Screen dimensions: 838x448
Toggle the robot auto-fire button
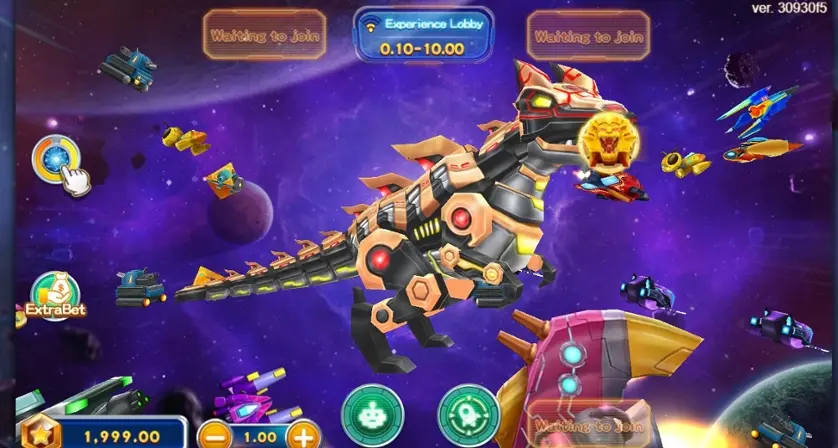(x=371, y=414)
